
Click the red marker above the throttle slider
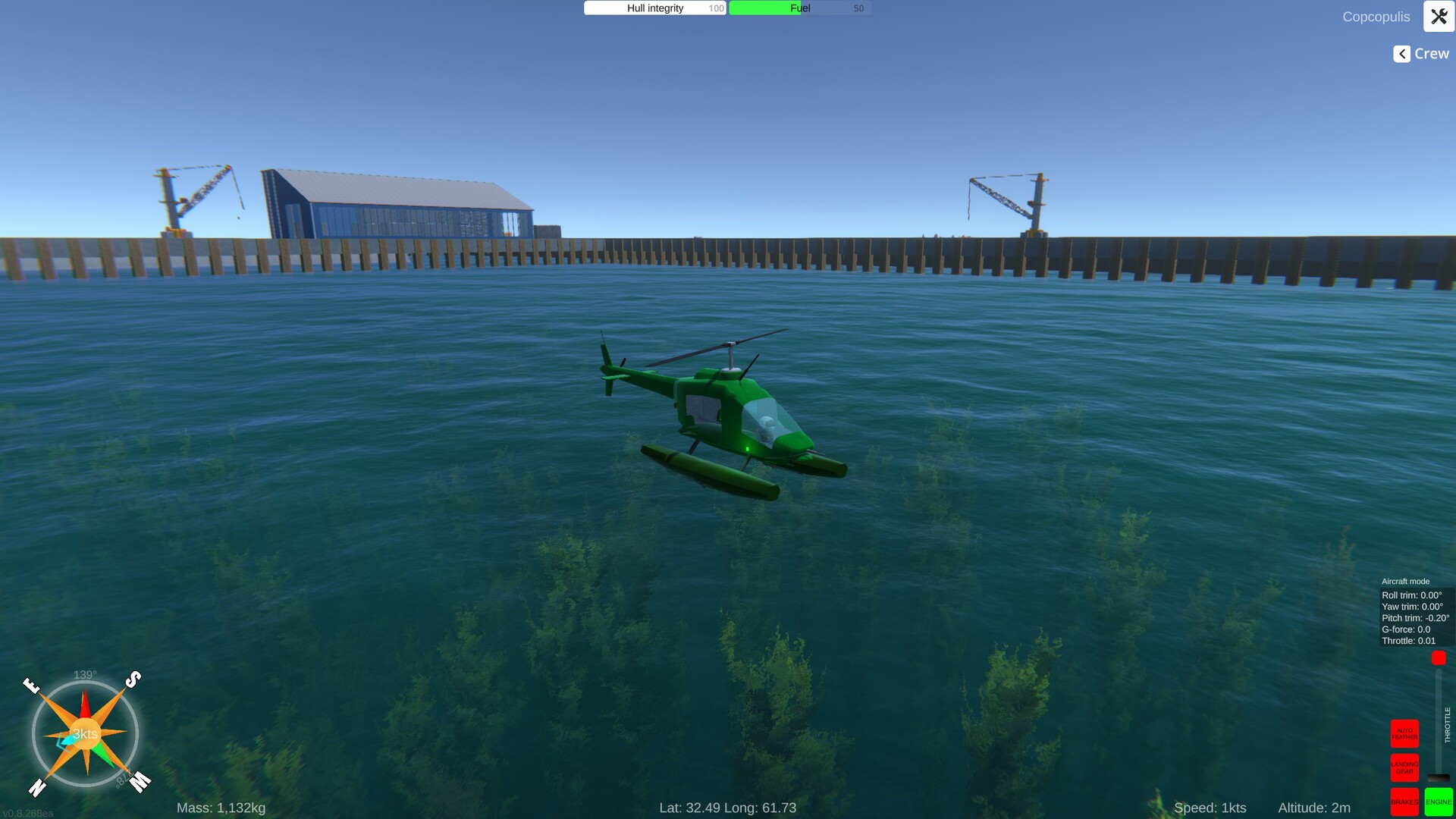(1438, 658)
